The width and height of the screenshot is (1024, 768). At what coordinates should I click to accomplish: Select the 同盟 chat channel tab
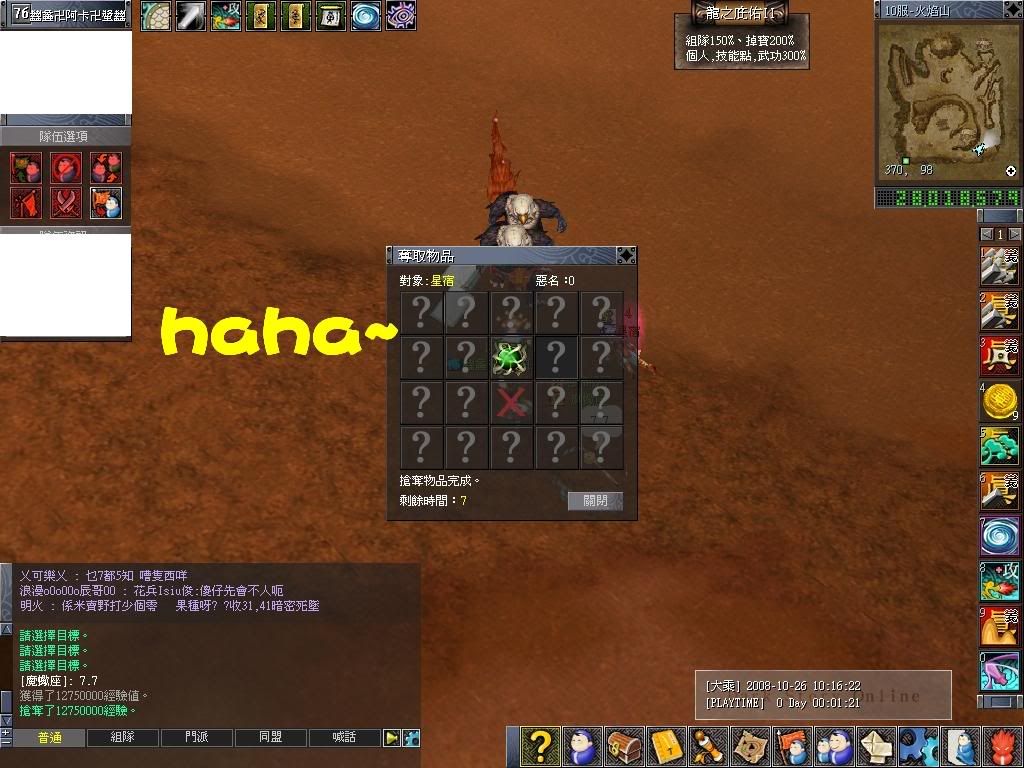click(x=271, y=738)
